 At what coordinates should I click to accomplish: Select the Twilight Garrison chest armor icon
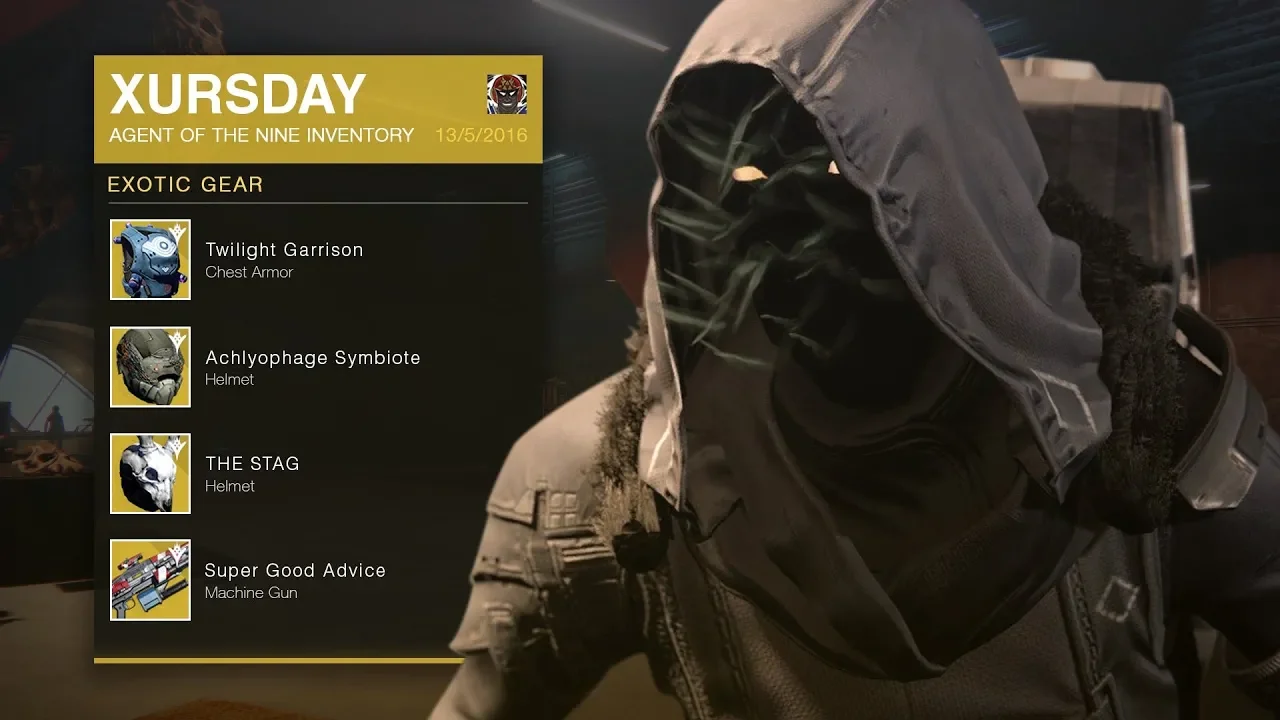(x=150, y=260)
